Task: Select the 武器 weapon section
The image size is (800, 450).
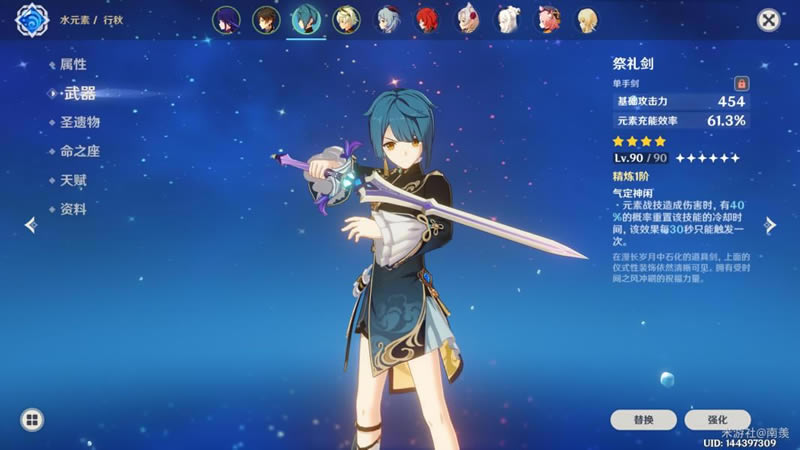Action: click(x=78, y=93)
